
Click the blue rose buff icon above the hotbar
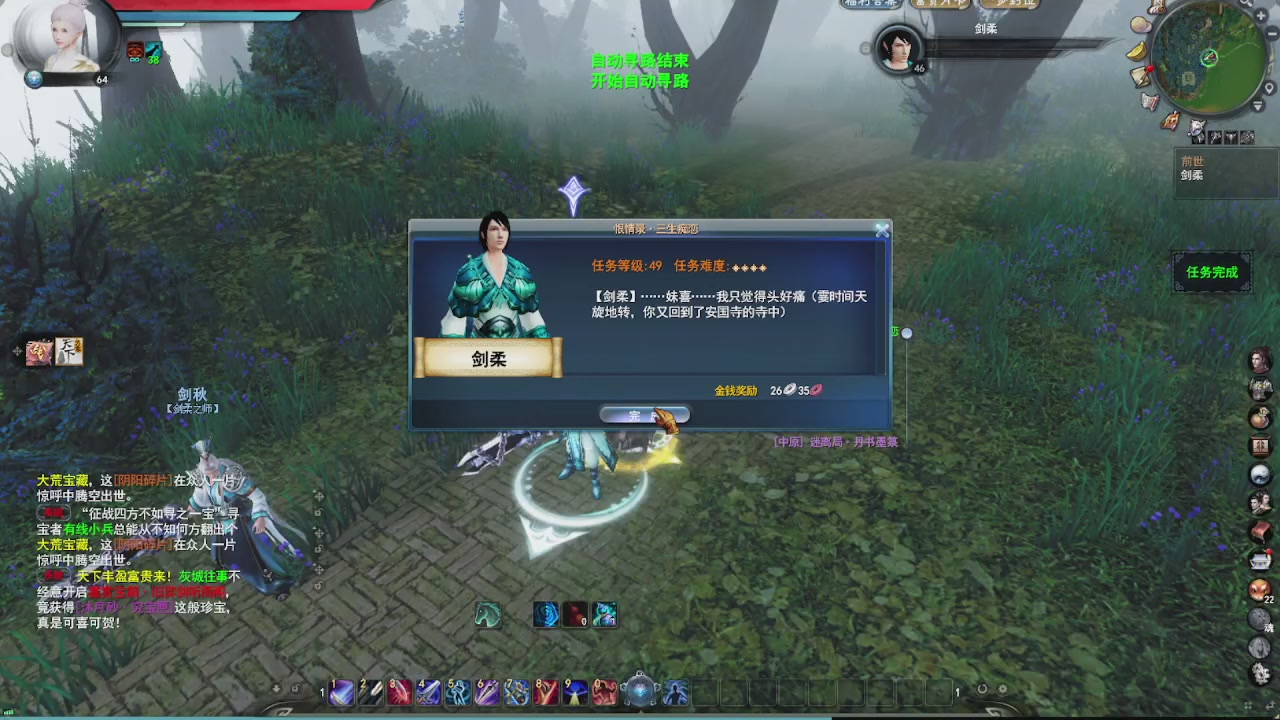544,615
